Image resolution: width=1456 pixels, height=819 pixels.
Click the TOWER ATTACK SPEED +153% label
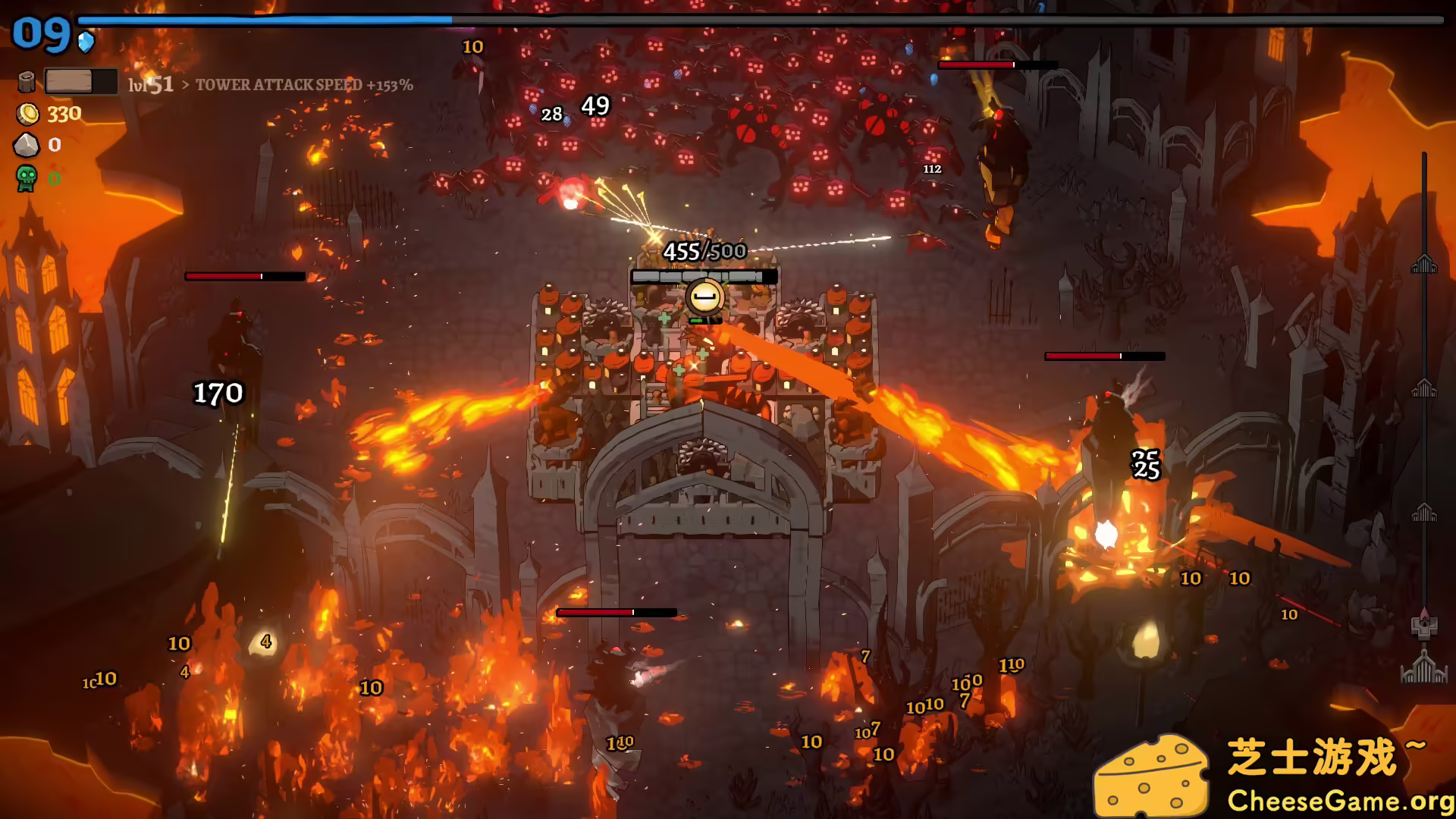click(x=303, y=86)
